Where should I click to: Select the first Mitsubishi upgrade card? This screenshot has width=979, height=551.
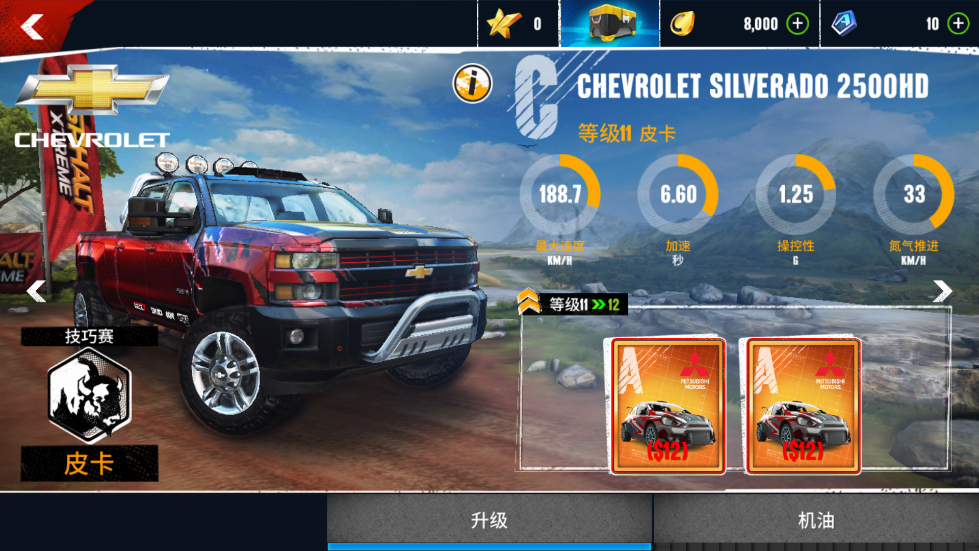pyautogui.click(x=667, y=405)
